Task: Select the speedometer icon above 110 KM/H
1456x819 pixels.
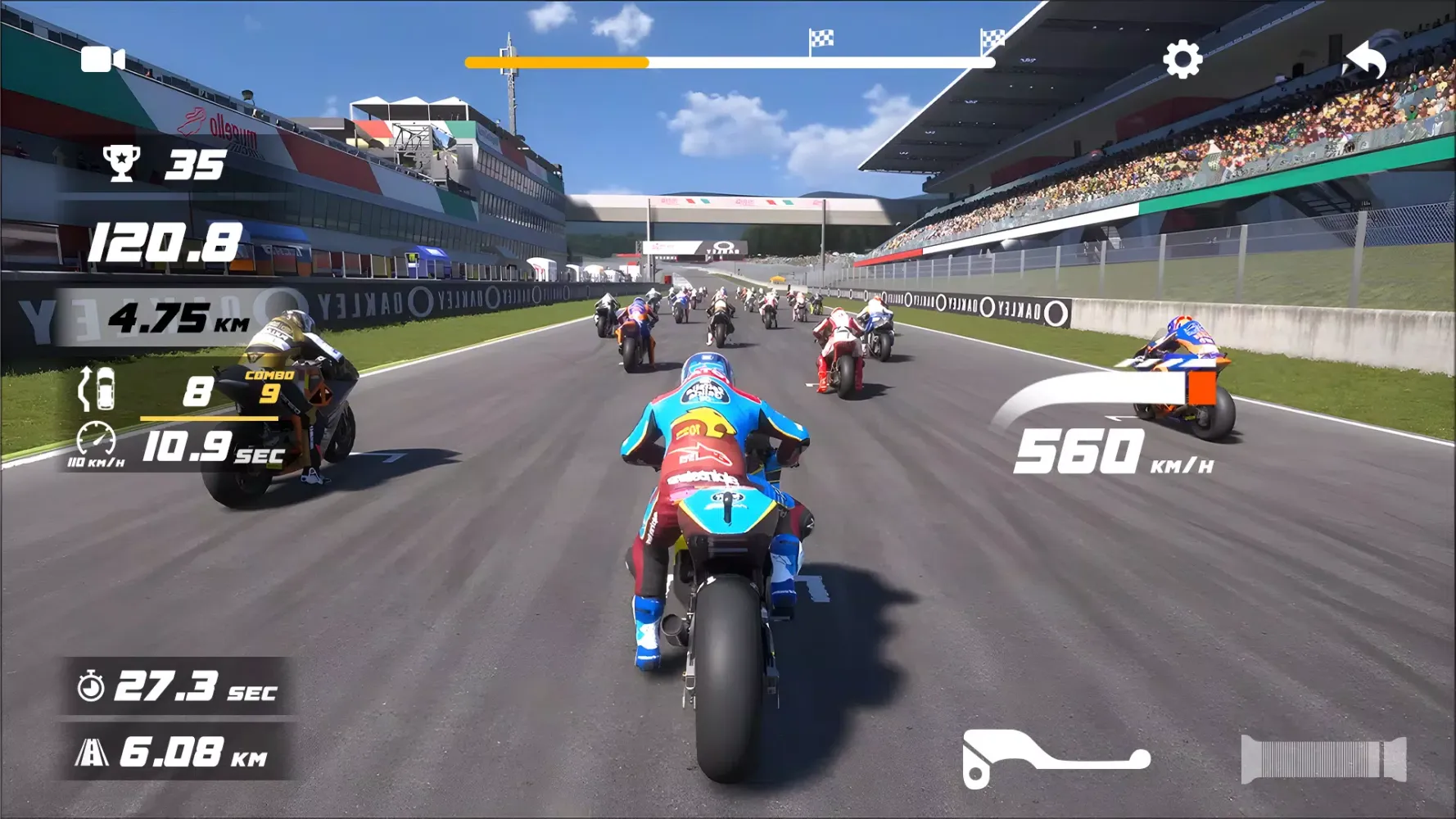Action: pos(96,437)
